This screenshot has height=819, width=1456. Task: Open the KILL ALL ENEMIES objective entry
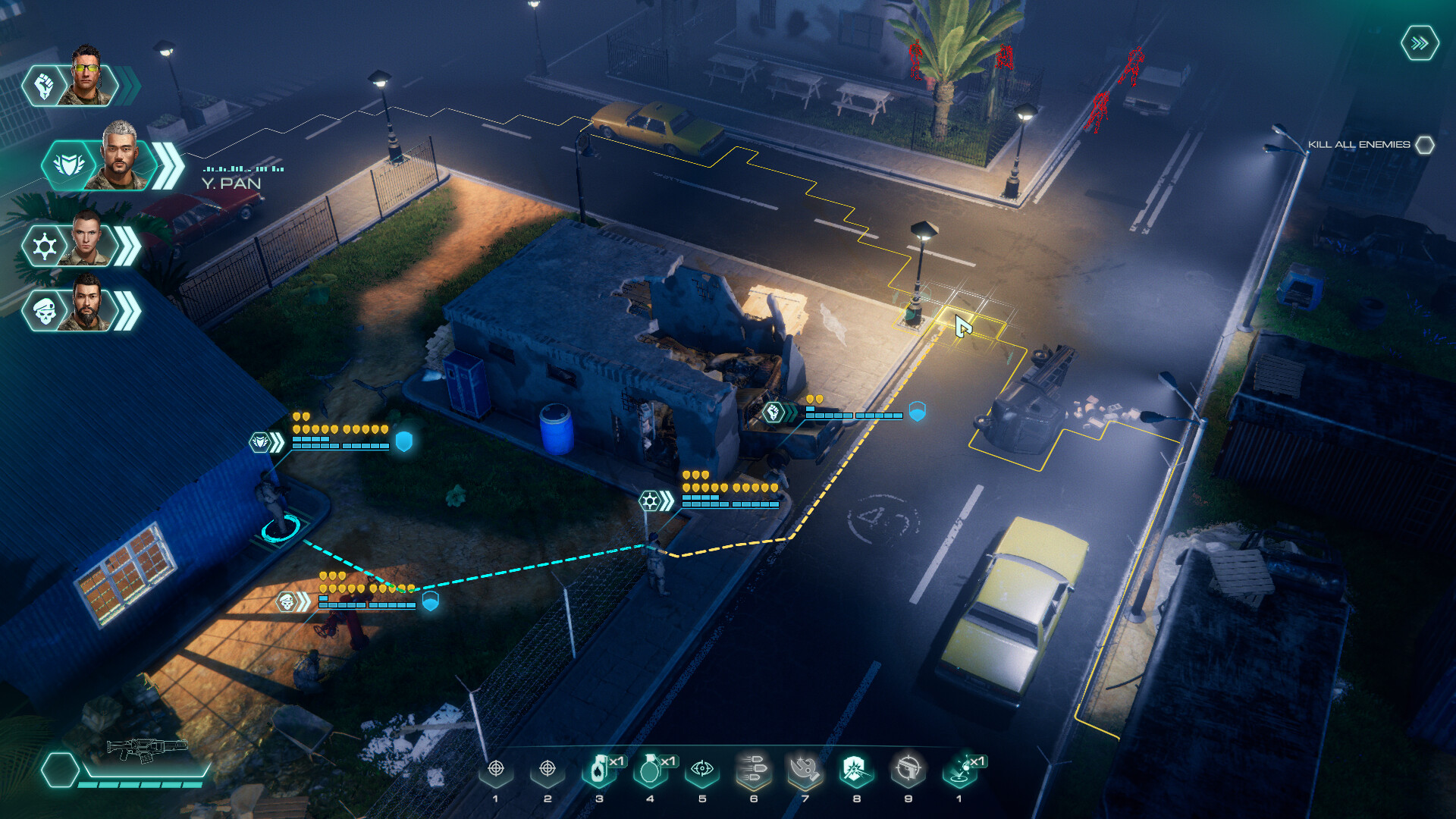[1360, 143]
